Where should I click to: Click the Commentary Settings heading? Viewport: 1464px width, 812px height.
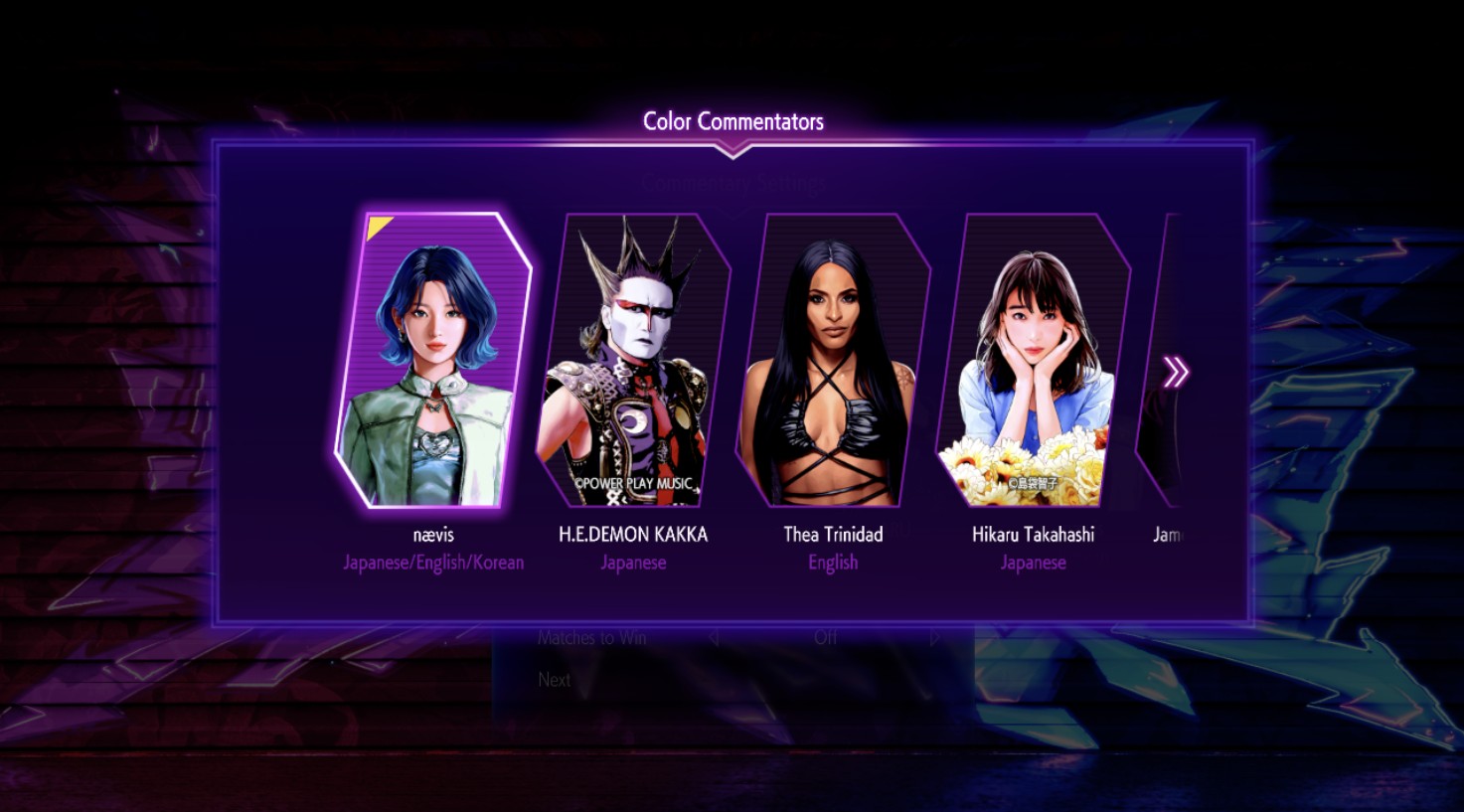click(733, 183)
